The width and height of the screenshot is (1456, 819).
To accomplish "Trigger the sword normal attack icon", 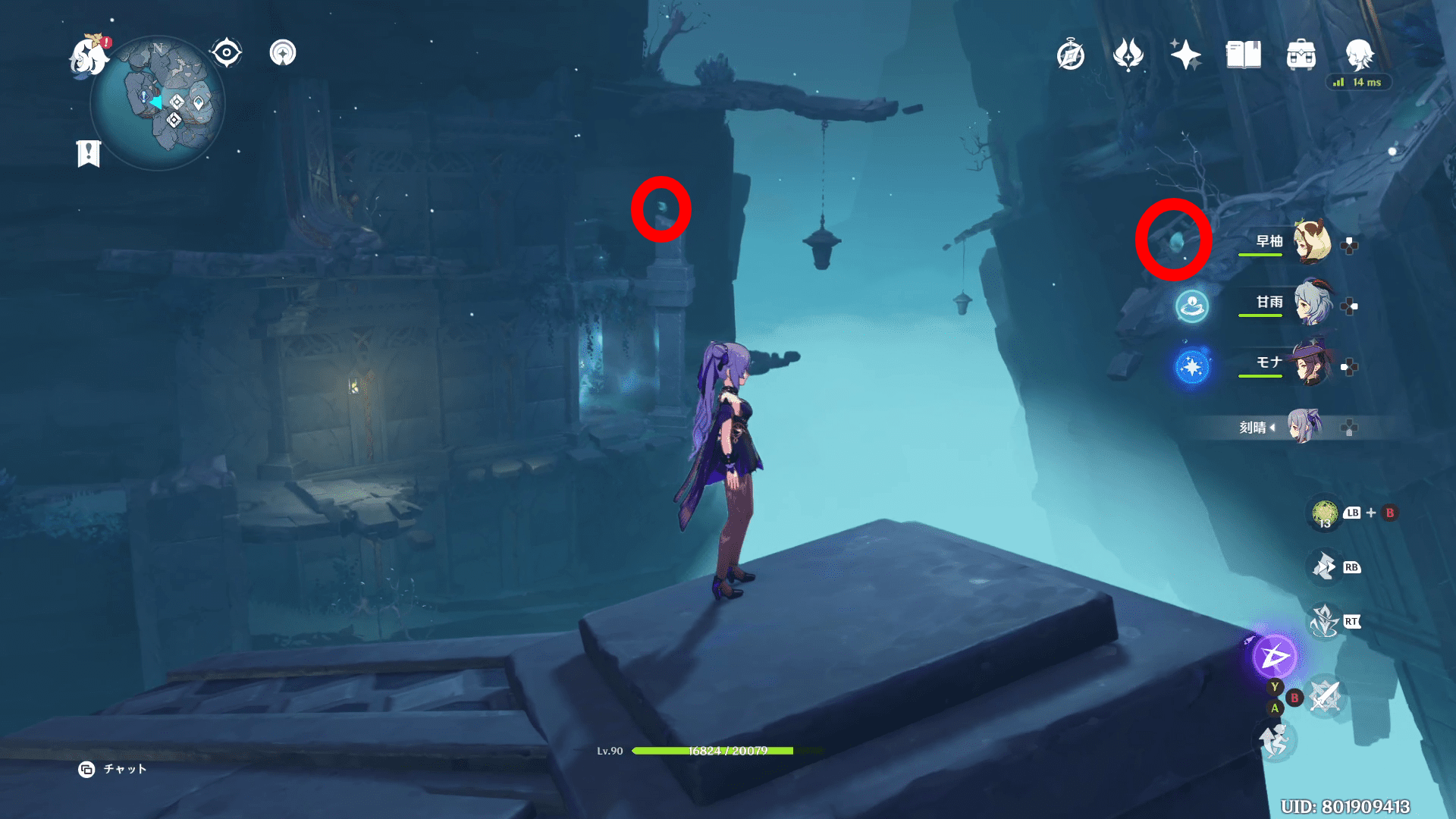I will coord(1325,696).
